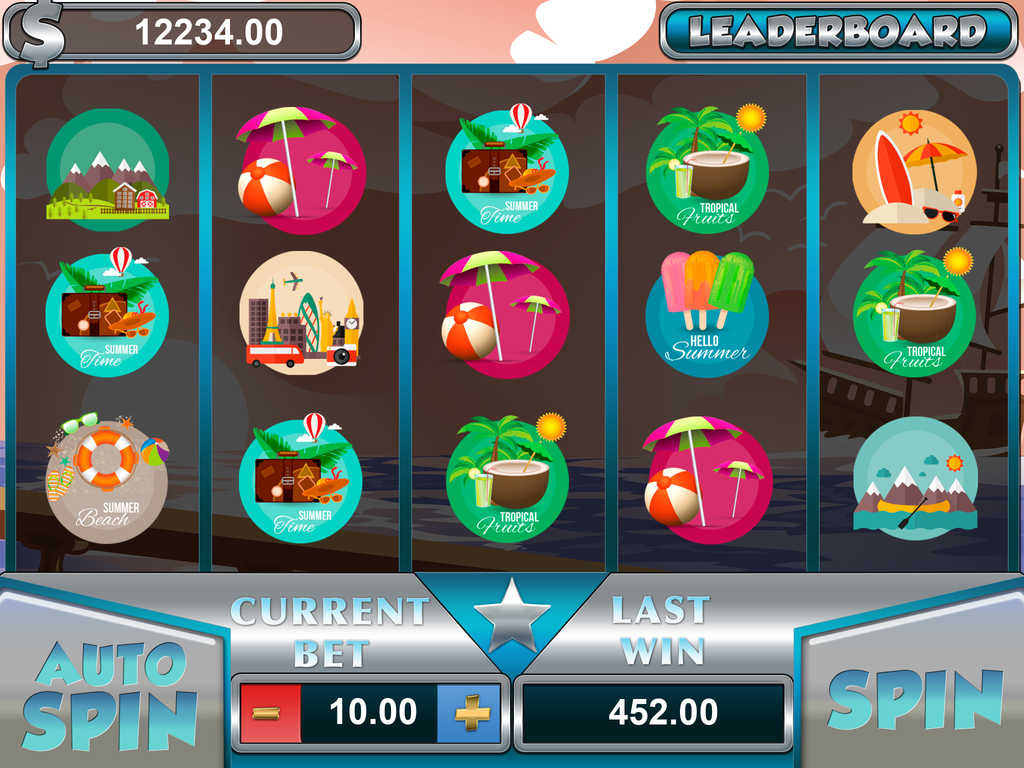Spin the reels with the Spin button

coord(914,699)
